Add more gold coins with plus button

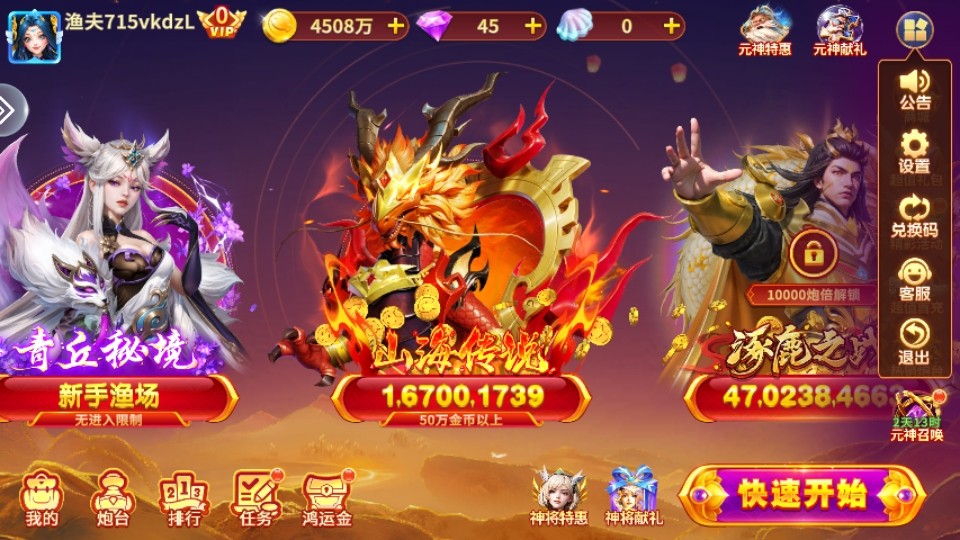click(397, 26)
